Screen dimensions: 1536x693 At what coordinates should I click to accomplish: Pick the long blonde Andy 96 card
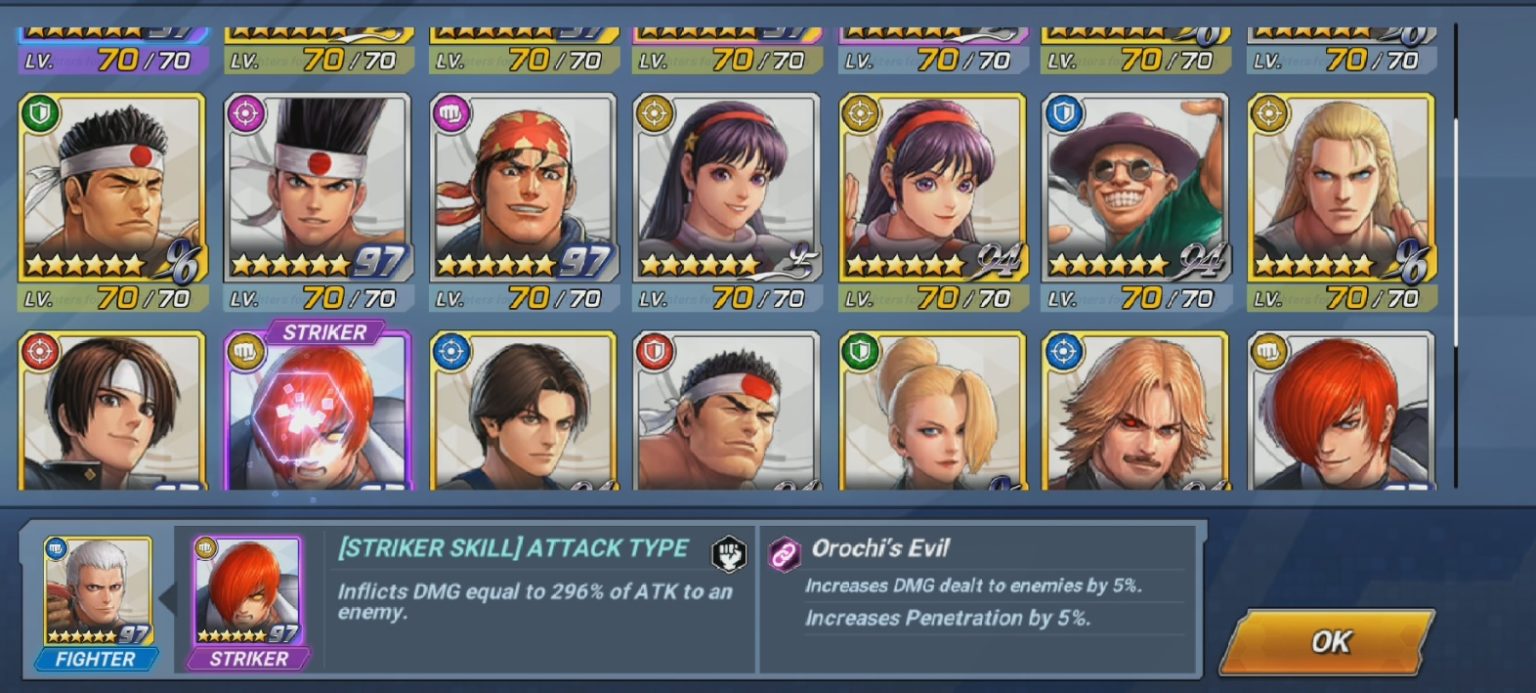click(1341, 188)
